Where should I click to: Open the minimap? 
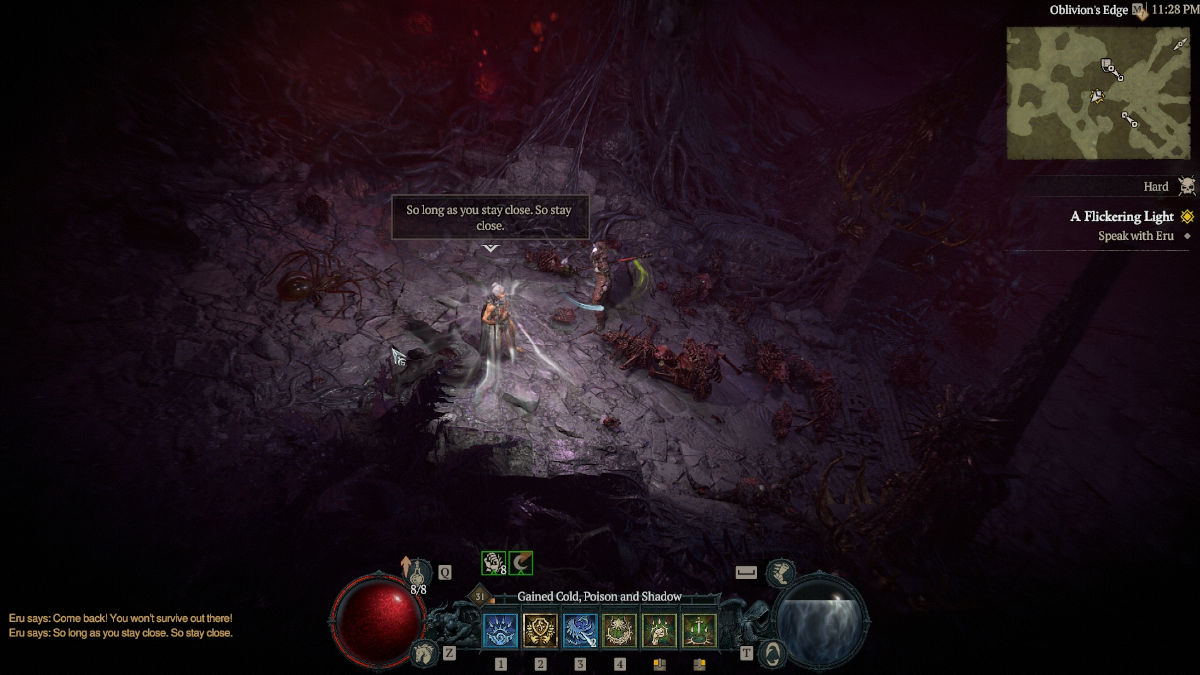1098,93
